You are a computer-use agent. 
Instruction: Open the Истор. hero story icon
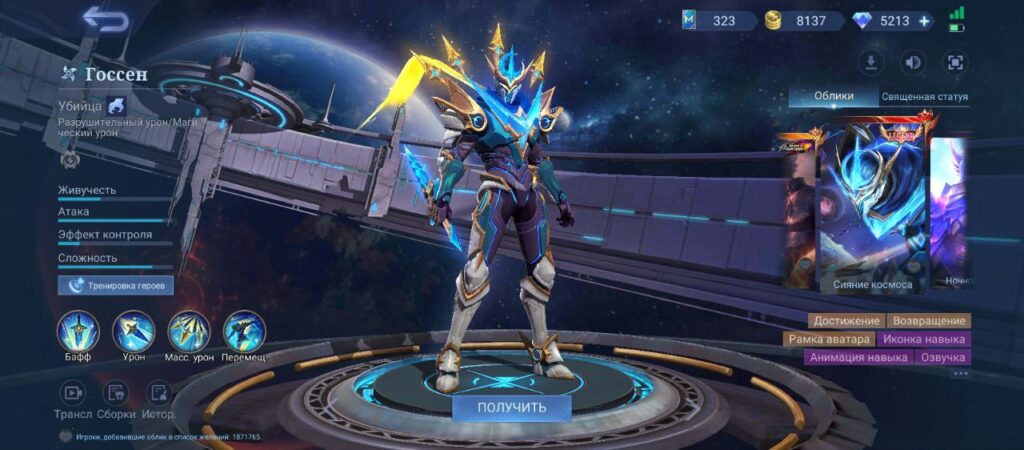[158, 393]
